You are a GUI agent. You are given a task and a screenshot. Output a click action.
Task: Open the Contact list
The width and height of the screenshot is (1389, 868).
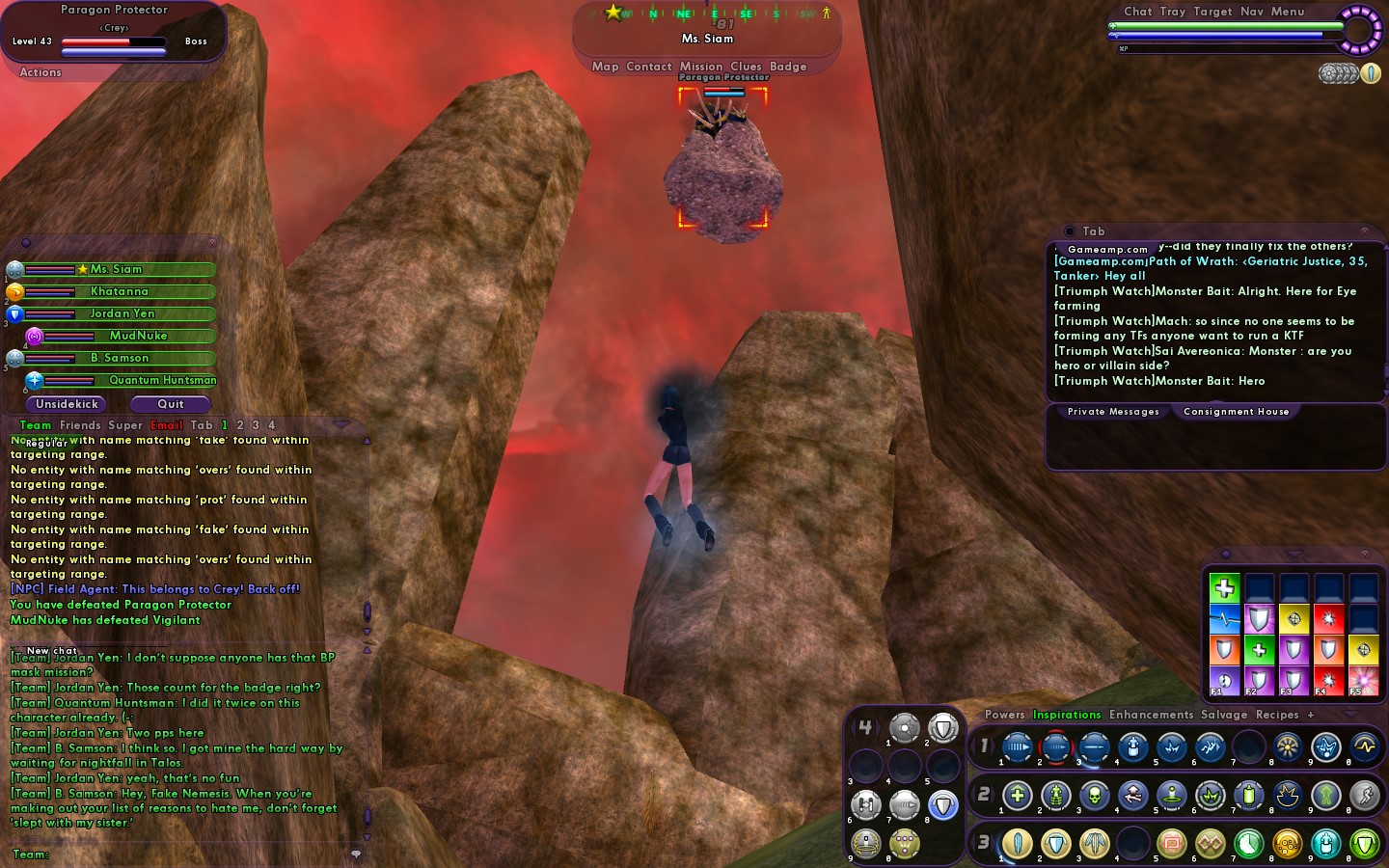coord(648,67)
